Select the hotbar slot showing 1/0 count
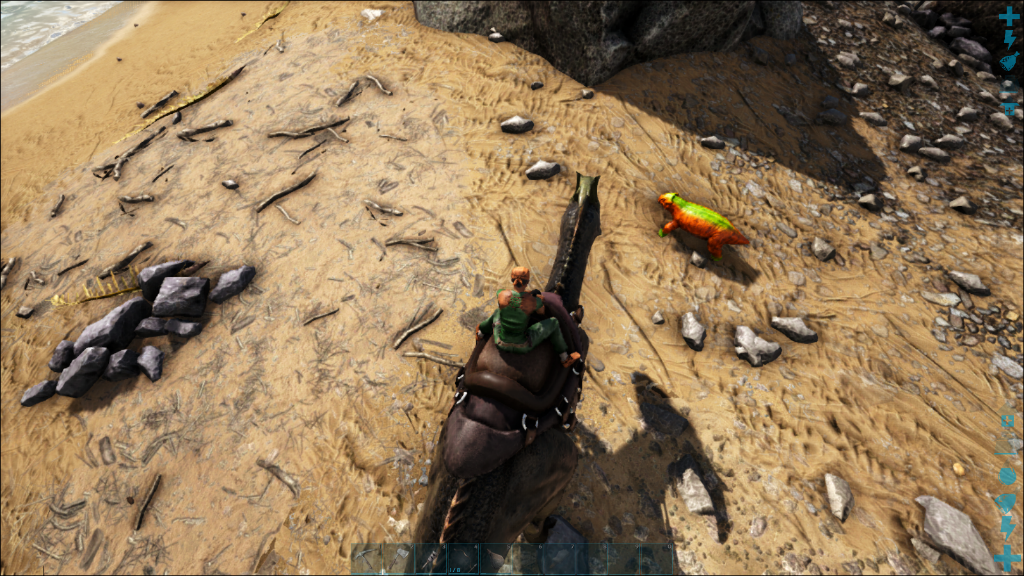 (x=463, y=558)
